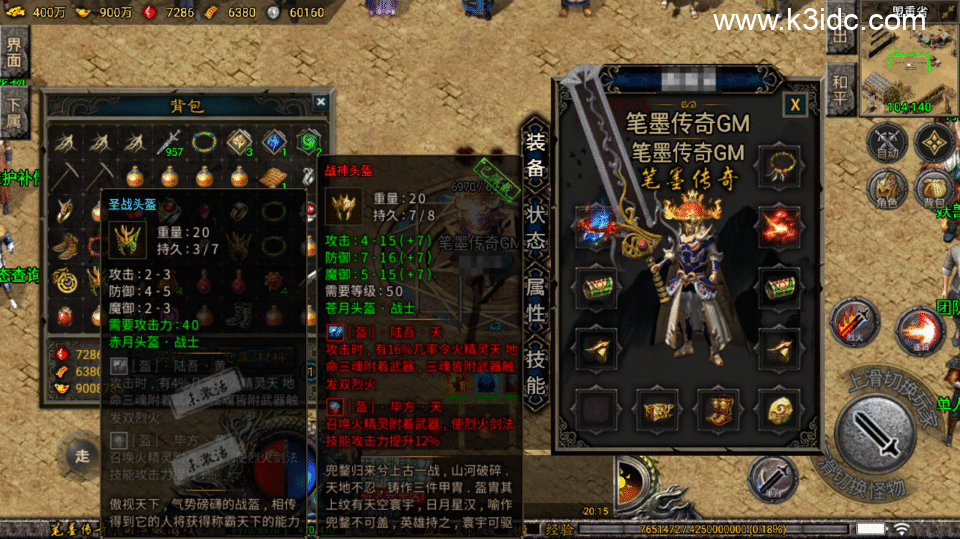The width and height of the screenshot is (960, 539).
Task: Open the 角色 character sheet icon
Action: [885, 187]
